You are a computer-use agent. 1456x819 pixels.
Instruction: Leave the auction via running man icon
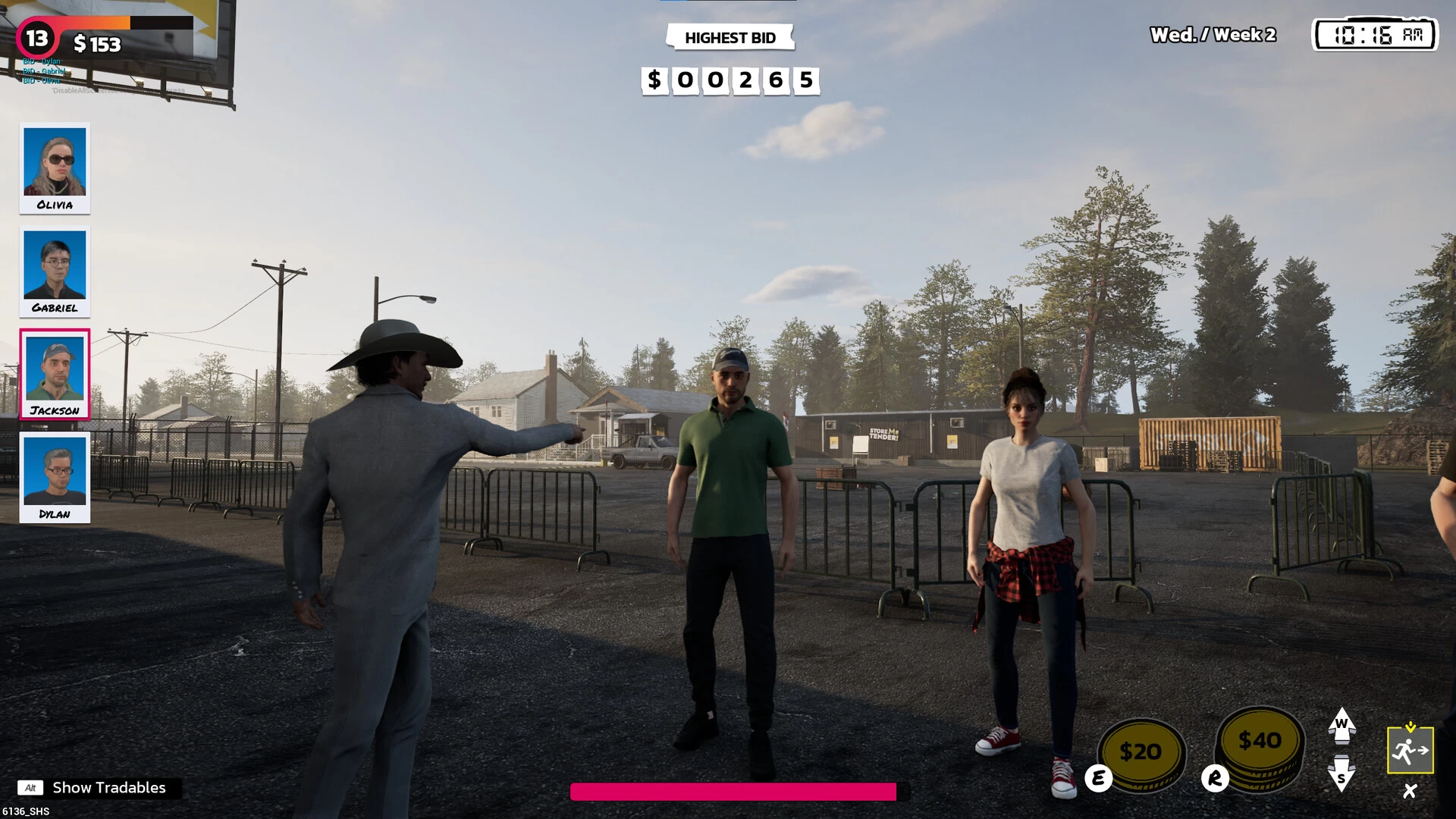[1410, 750]
